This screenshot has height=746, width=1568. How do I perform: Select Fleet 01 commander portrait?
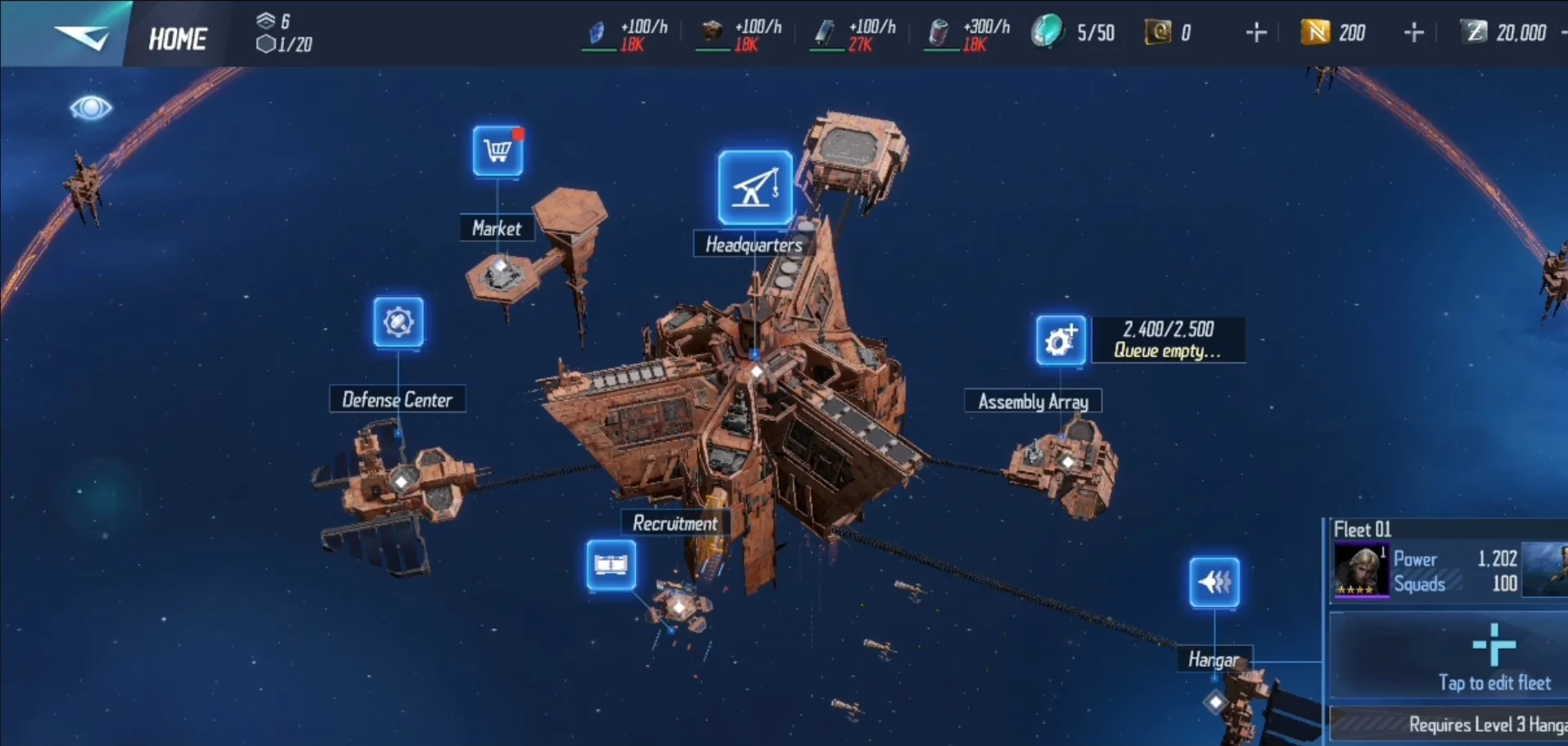click(1361, 570)
